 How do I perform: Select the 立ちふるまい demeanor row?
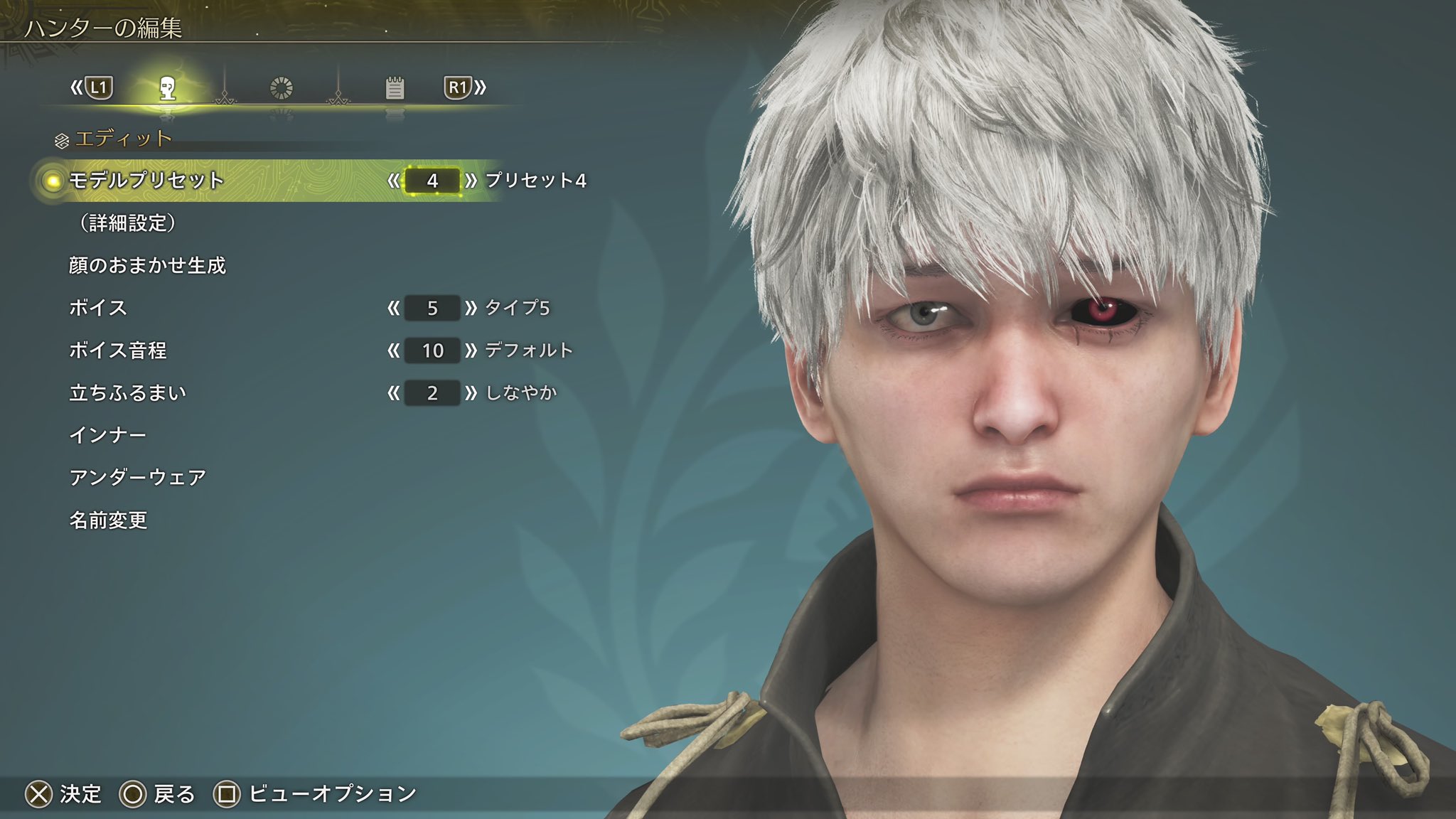point(128,392)
